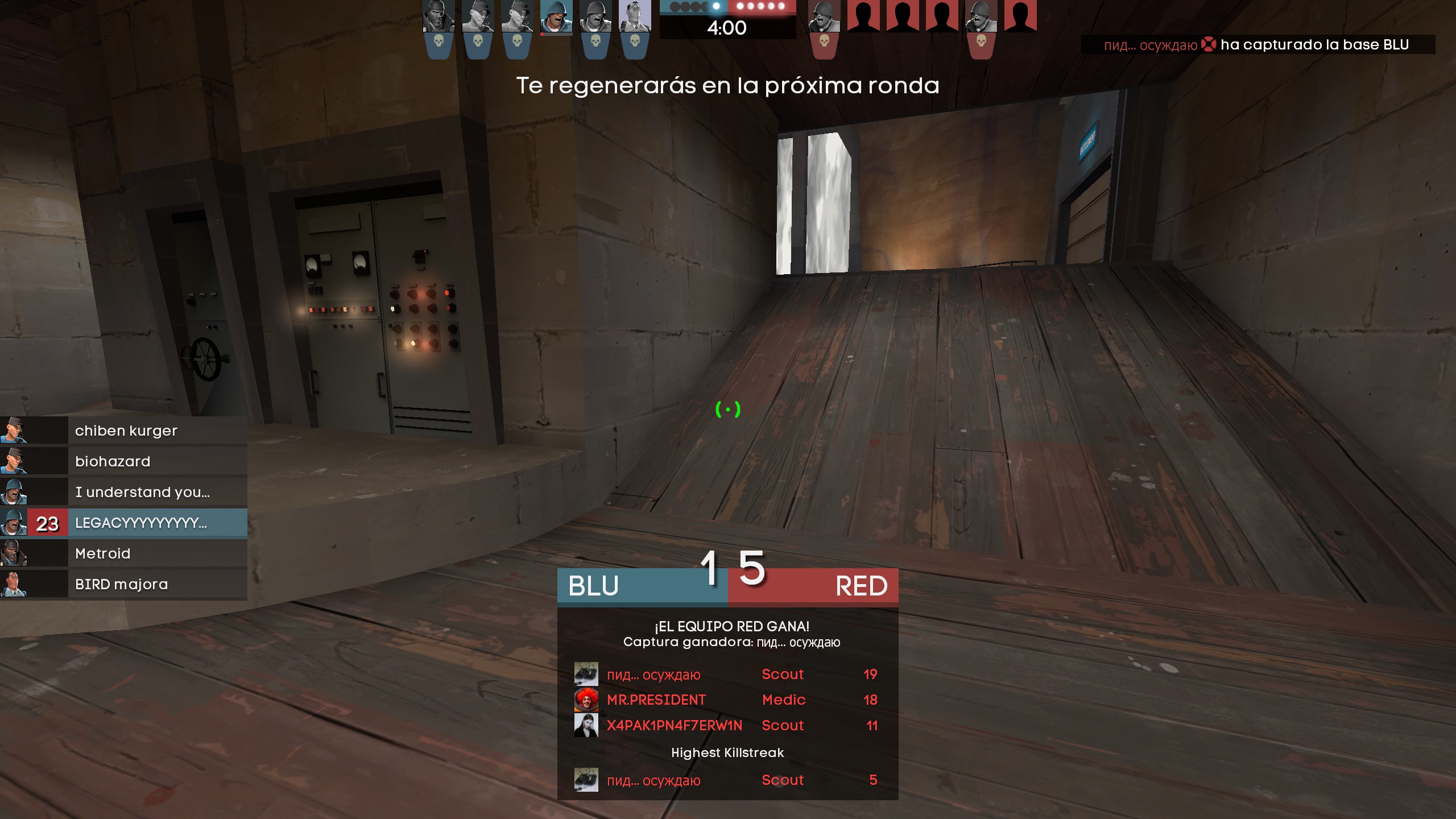Click X4PAK1PN4F7ERW1N's avatar picture
The width and height of the screenshot is (1456, 819).
(x=586, y=725)
